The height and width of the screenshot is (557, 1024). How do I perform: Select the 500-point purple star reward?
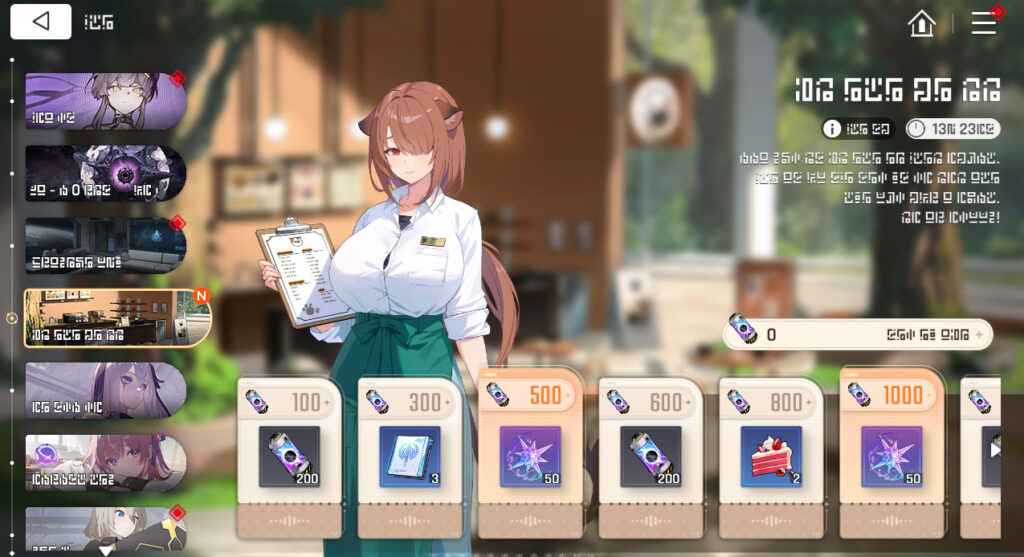tap(531, 456)
